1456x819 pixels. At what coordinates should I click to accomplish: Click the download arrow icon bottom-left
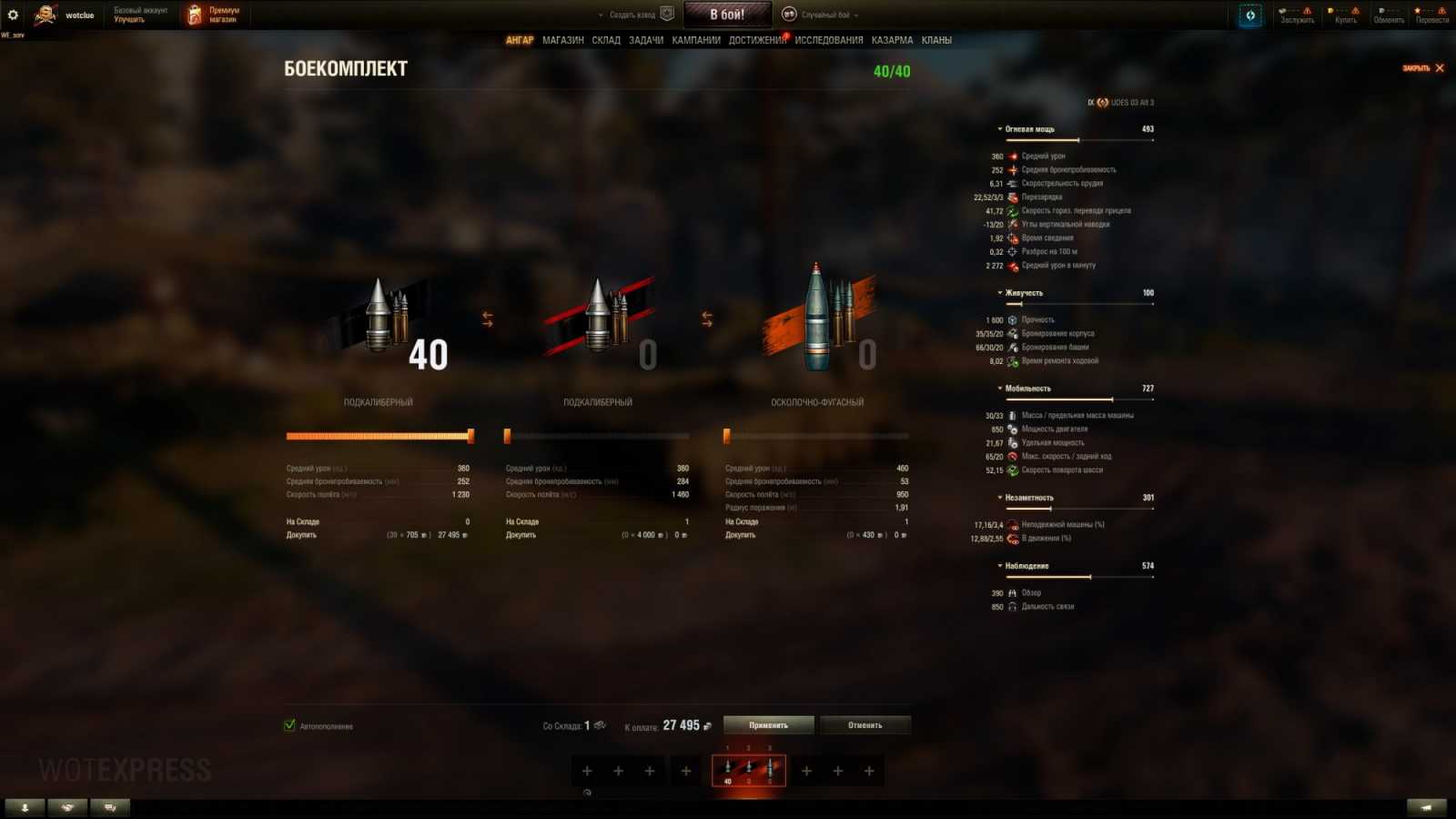[x=25, y=807]
